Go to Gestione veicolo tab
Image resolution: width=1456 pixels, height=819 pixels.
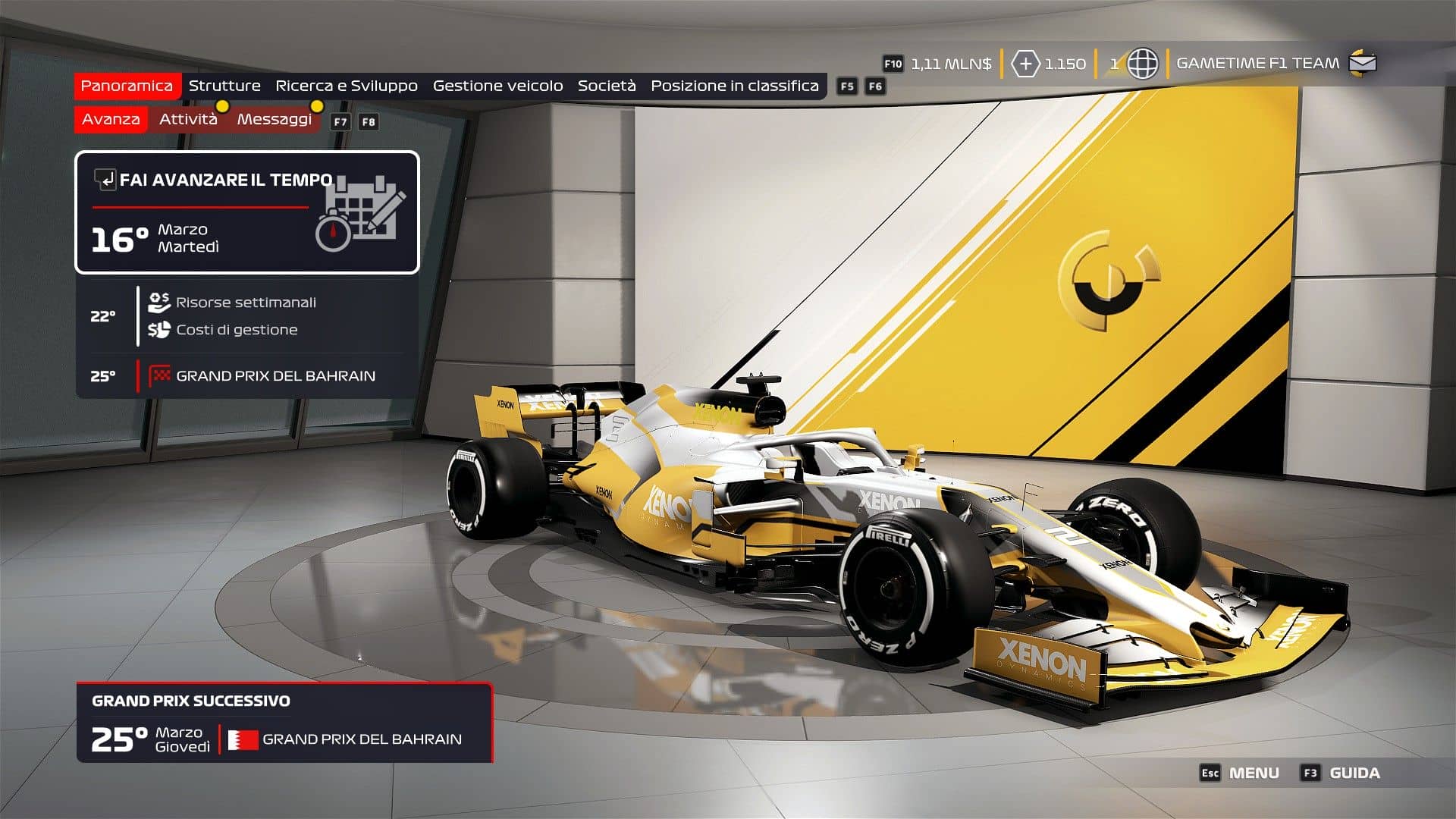(x=497, y=86)
